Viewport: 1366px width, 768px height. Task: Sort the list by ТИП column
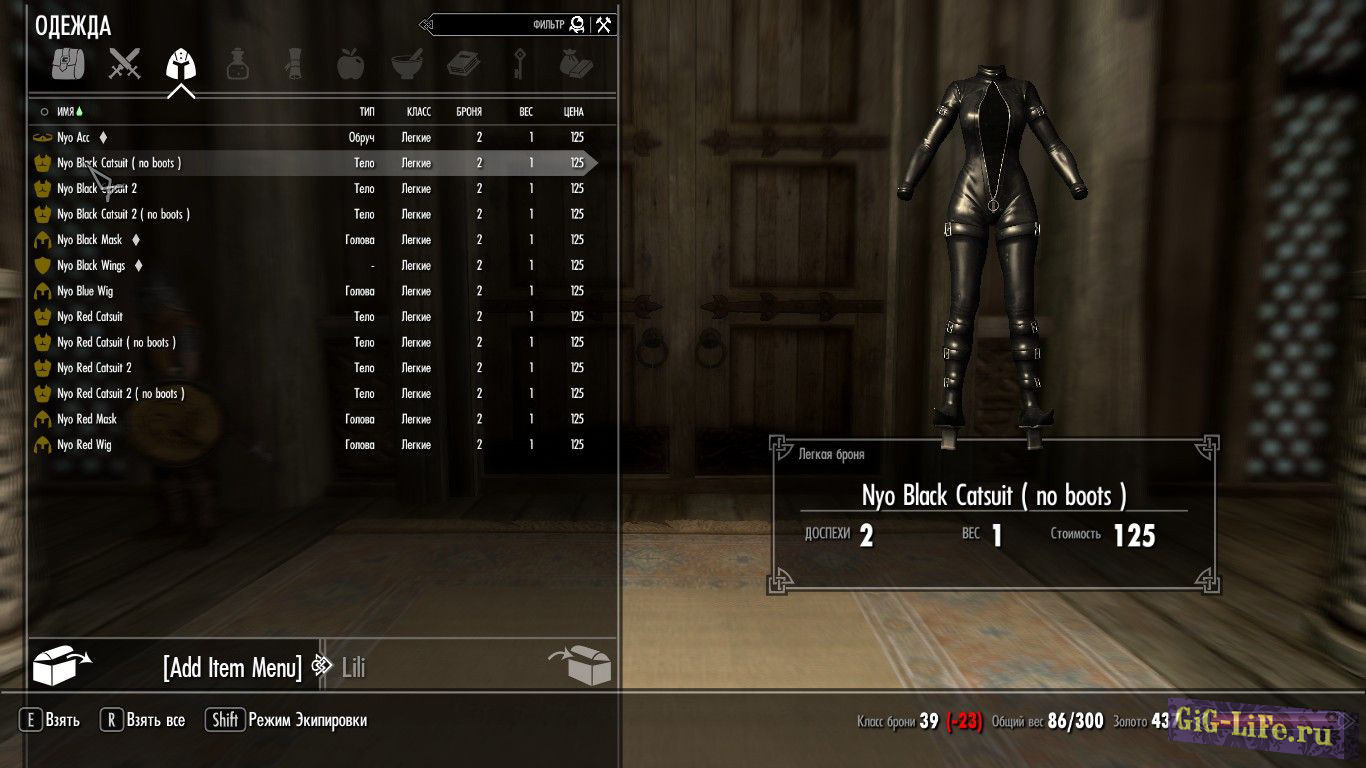[x=367, y=112]
